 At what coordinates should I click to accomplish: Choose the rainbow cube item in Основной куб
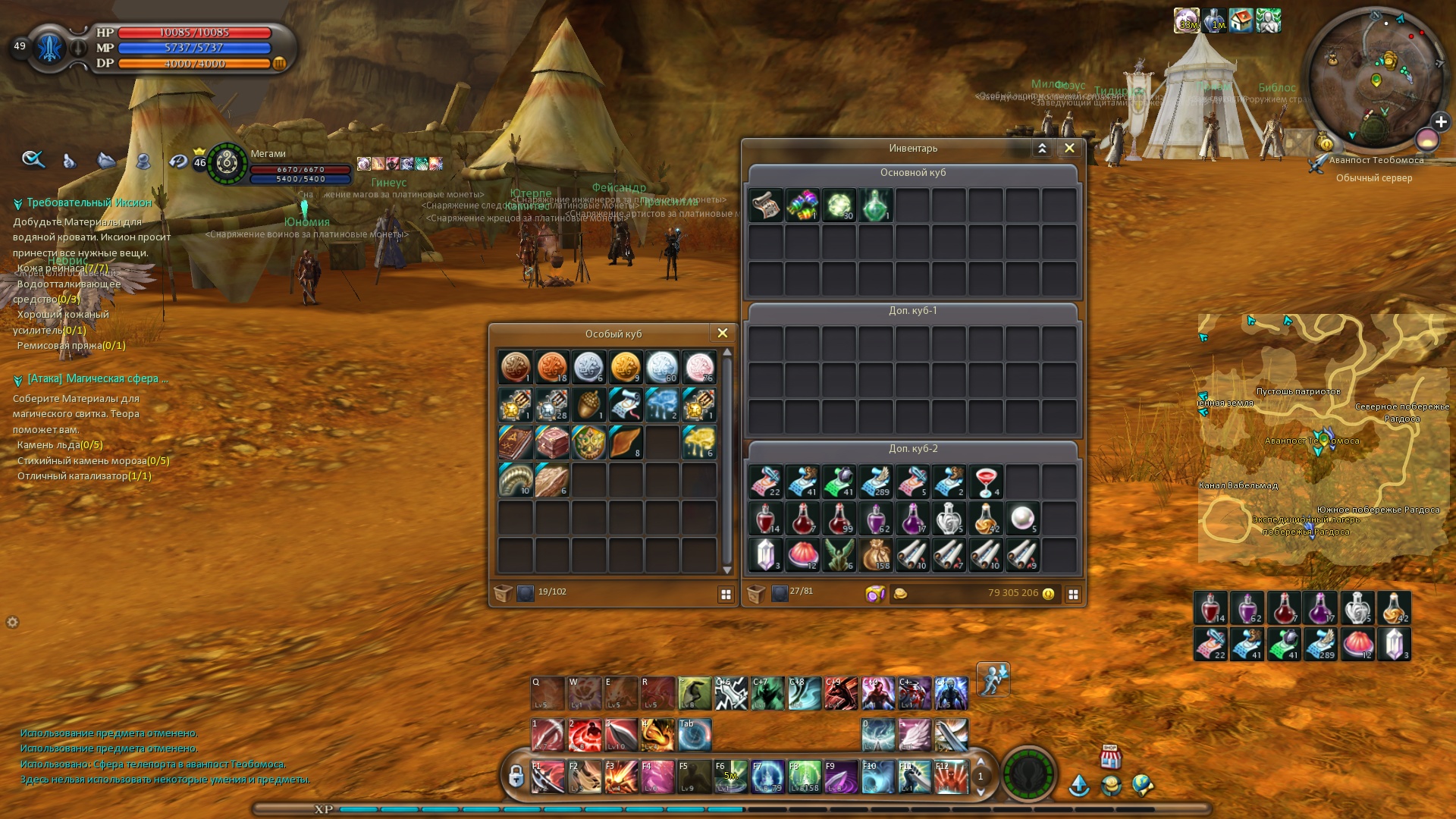[802, 206]
